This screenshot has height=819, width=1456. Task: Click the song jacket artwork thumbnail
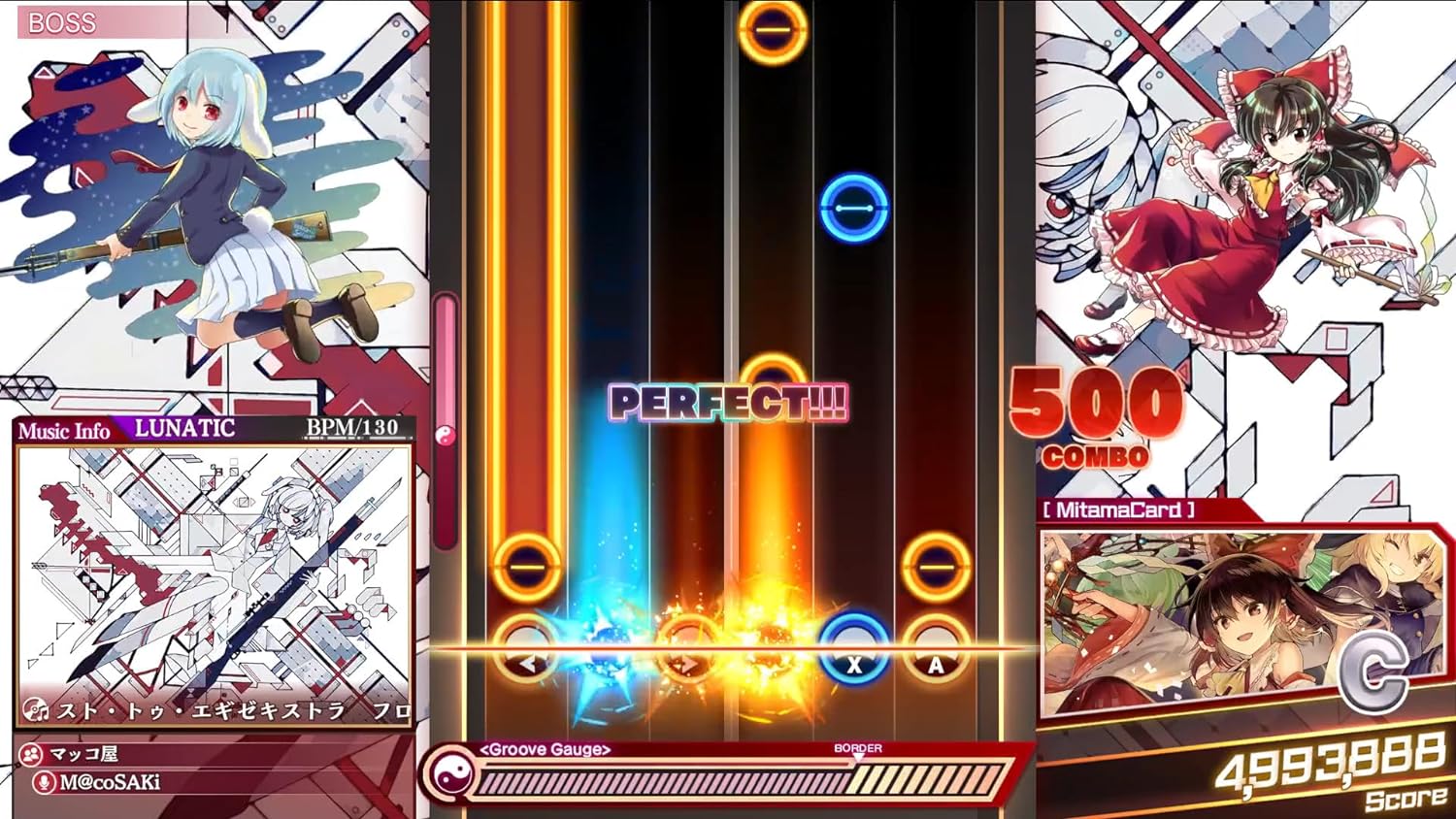214,568
